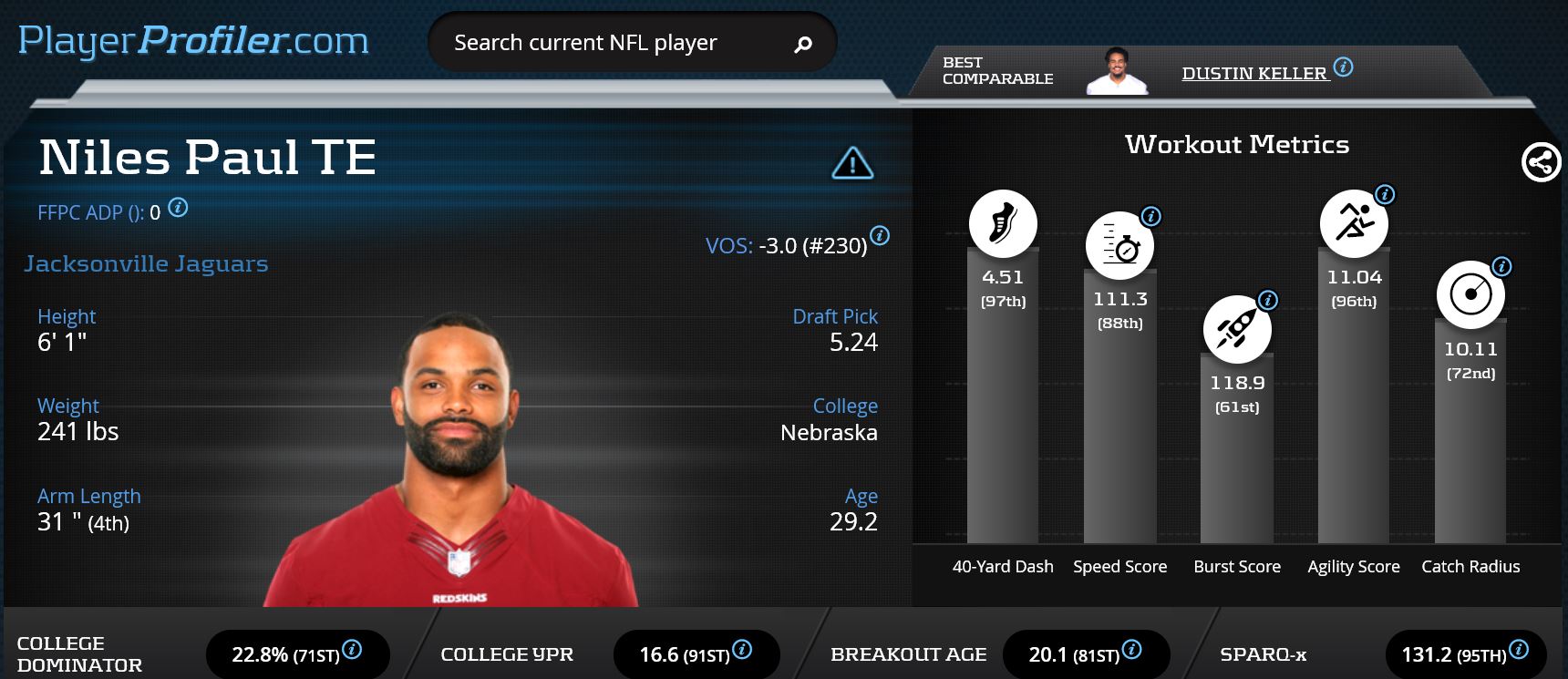1568x679 pixels.
Task: Show the FFPC ADP info tooltip
Action: pos(179,208)
